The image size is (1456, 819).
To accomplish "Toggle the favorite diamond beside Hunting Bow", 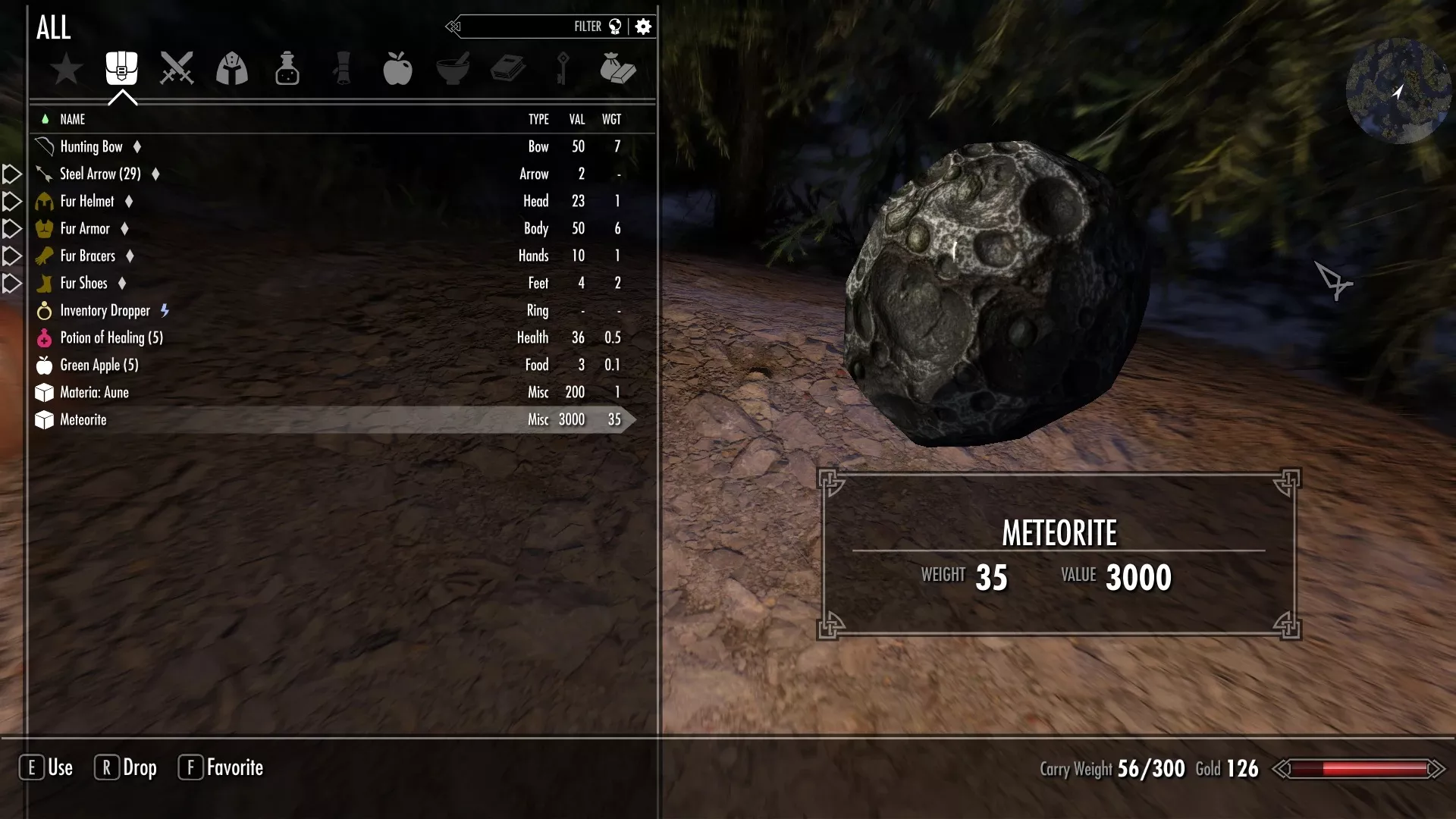I will pos(137,147).
